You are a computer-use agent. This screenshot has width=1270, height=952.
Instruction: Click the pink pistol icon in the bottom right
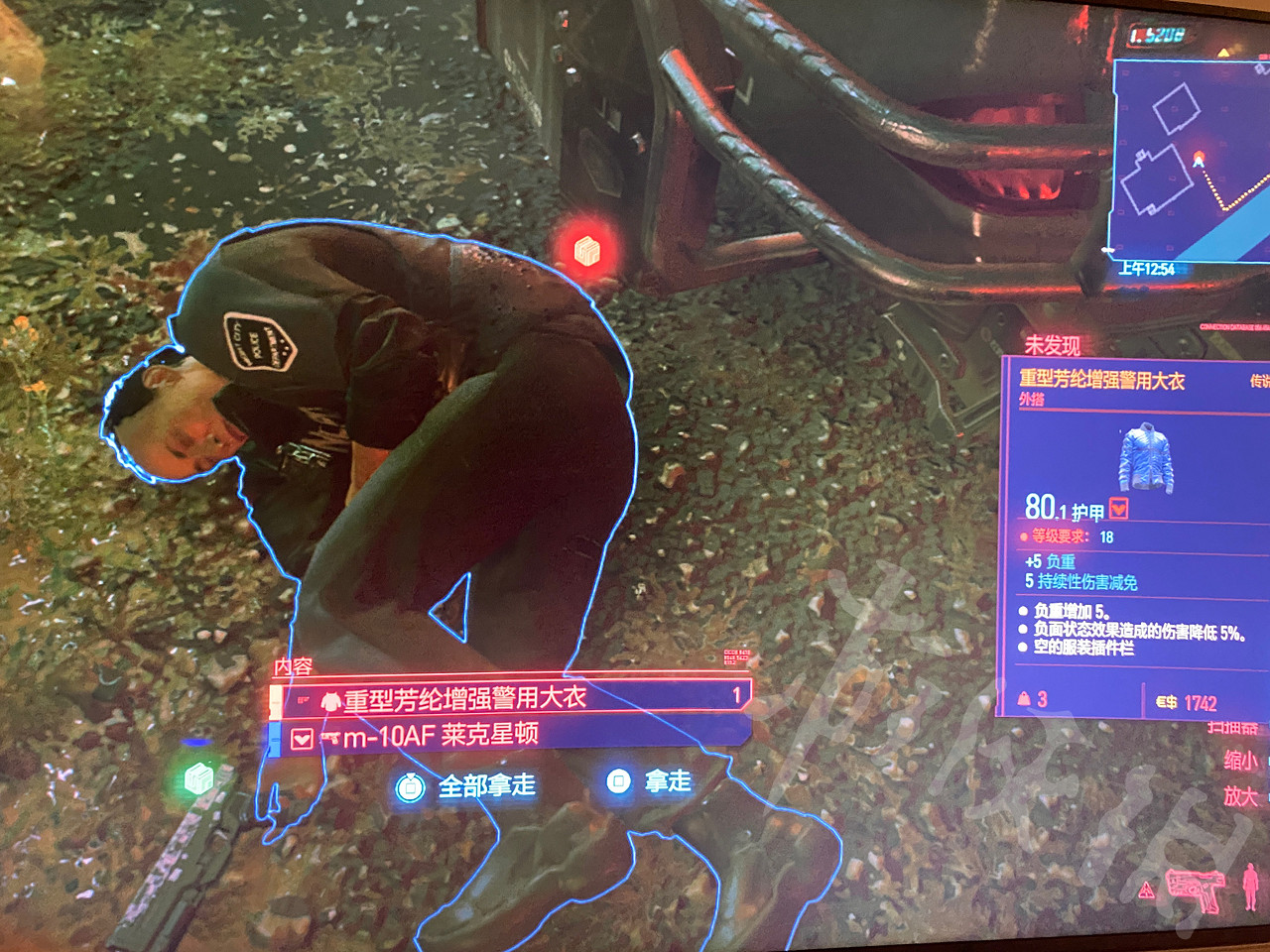pos(1195,890)
